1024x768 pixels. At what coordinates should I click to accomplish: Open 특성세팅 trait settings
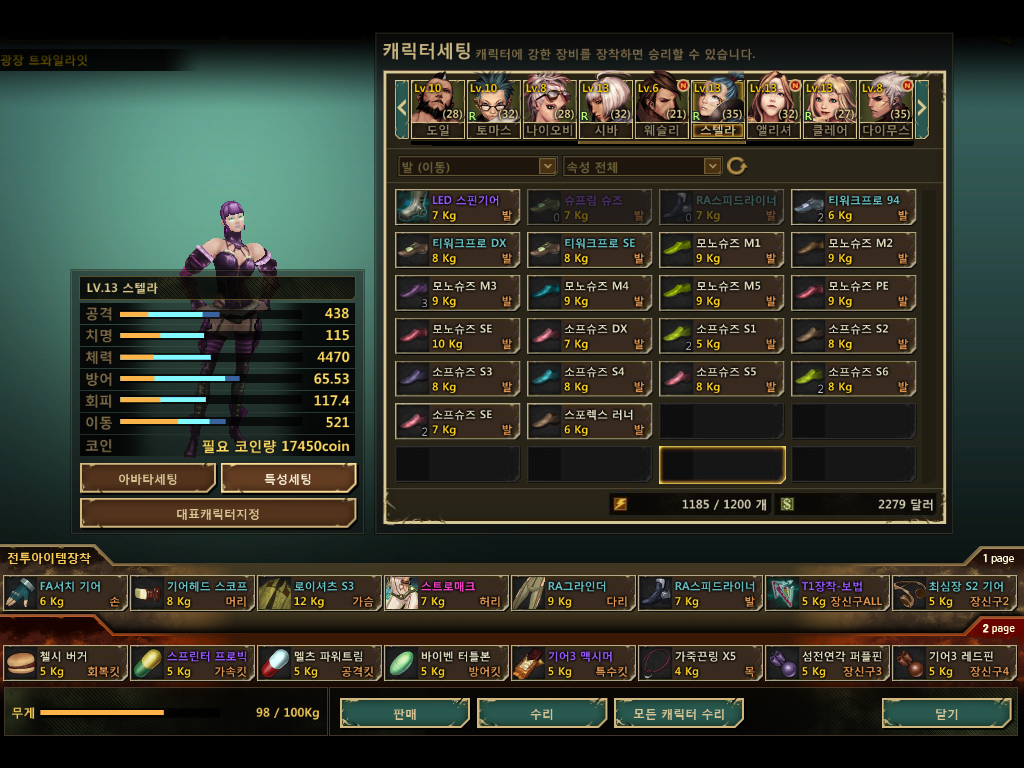[288, 479]
